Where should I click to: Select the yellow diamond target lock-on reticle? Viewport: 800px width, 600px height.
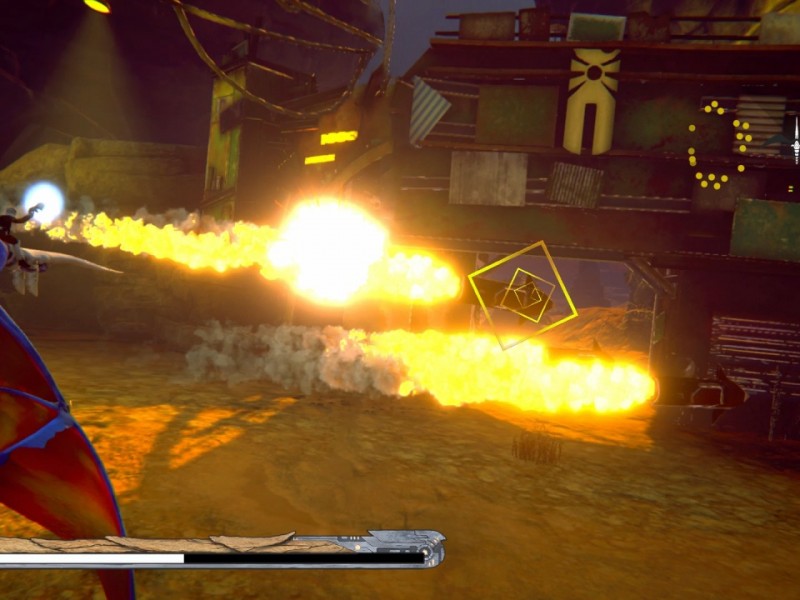[523, 295]
